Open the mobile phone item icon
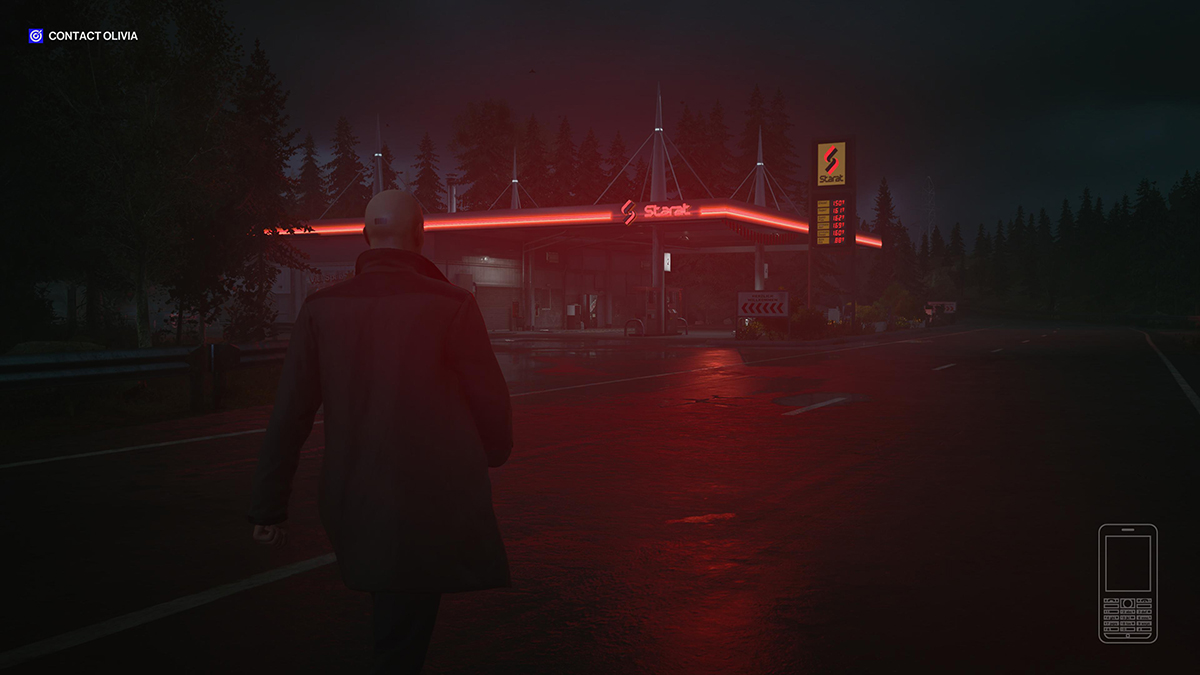Screen dimensions: 1200x675 pyautogui.click(x=1127, y=583)
